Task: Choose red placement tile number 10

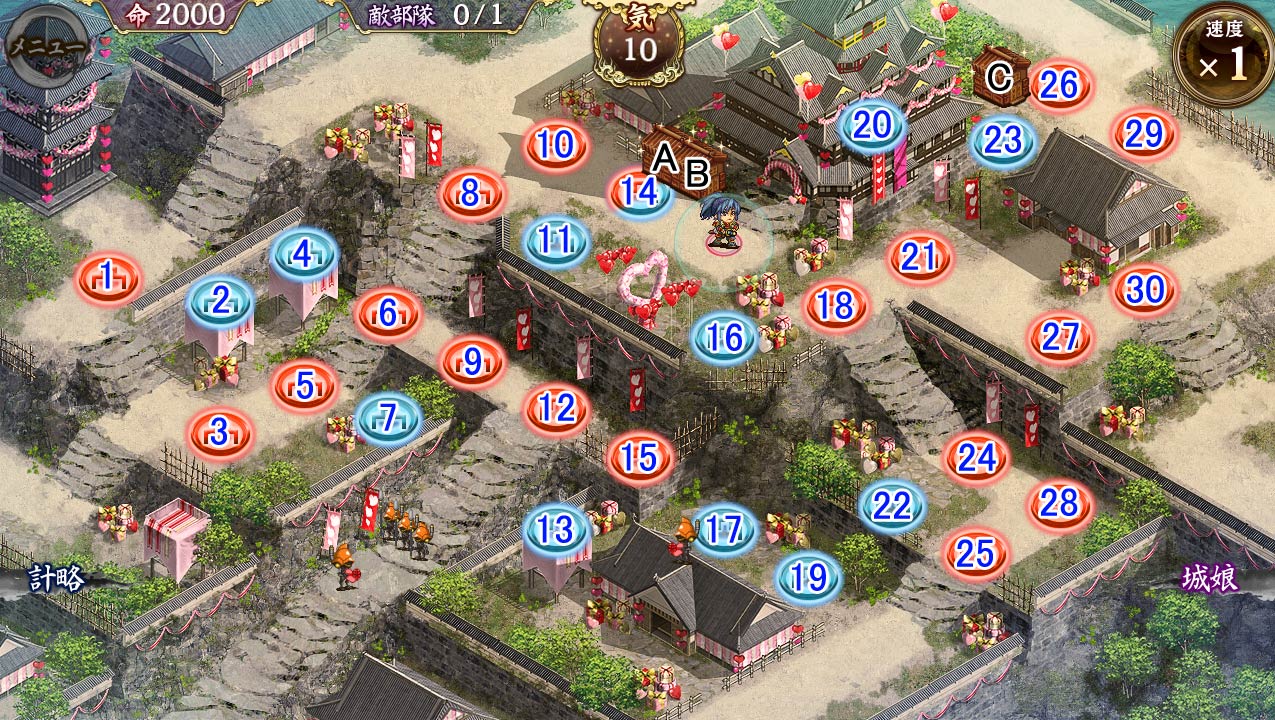Action: pos(555,146)
